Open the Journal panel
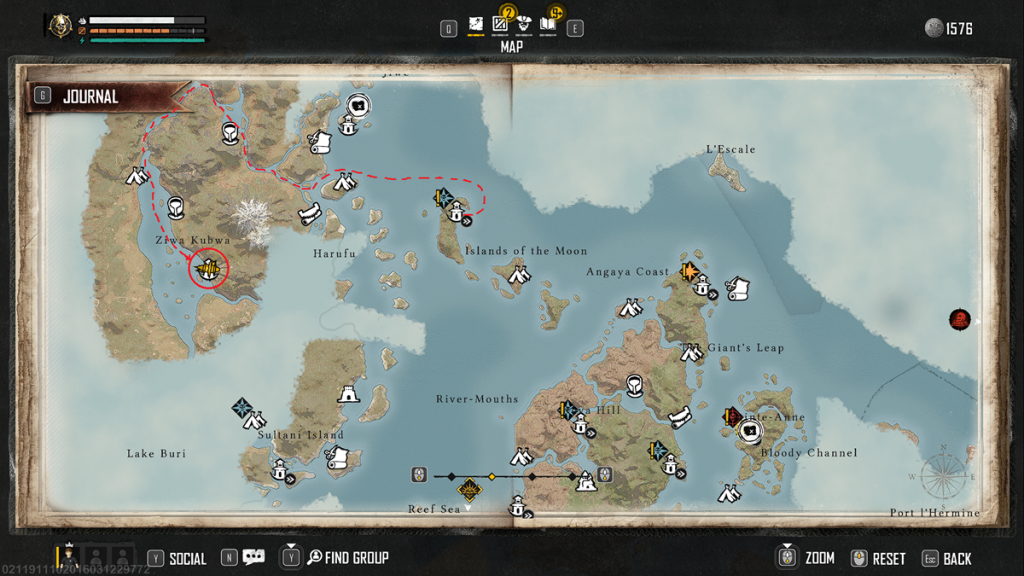Screen dimensions: 1024x576 (x=90, y=97)
